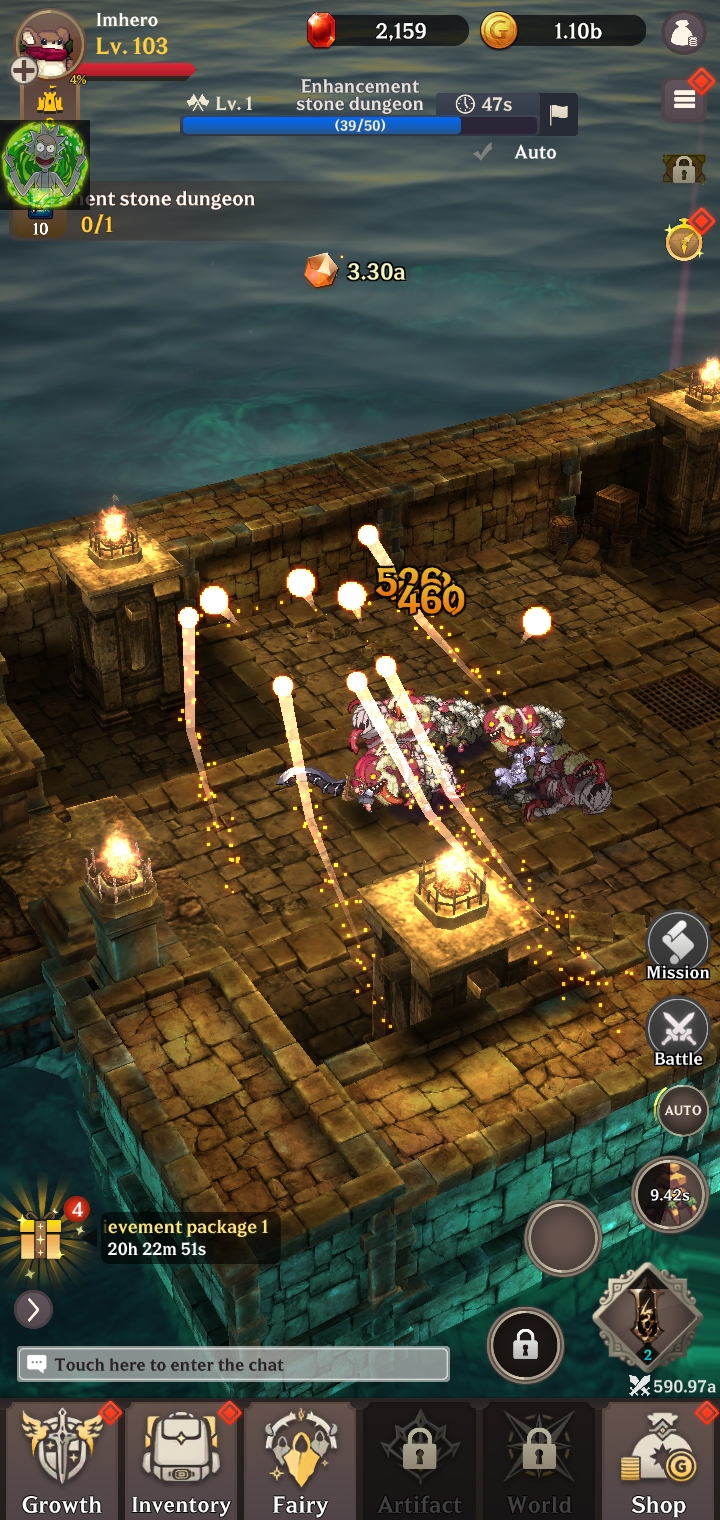Click the white flag exit dungeon button

tap(559, 113)
